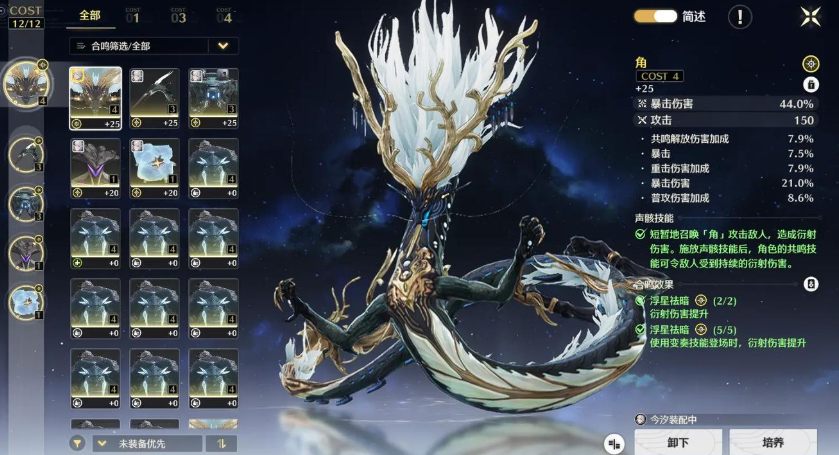Open the 未装备优先 sort dropdown

pyautogui.click(x=146, y=443)
